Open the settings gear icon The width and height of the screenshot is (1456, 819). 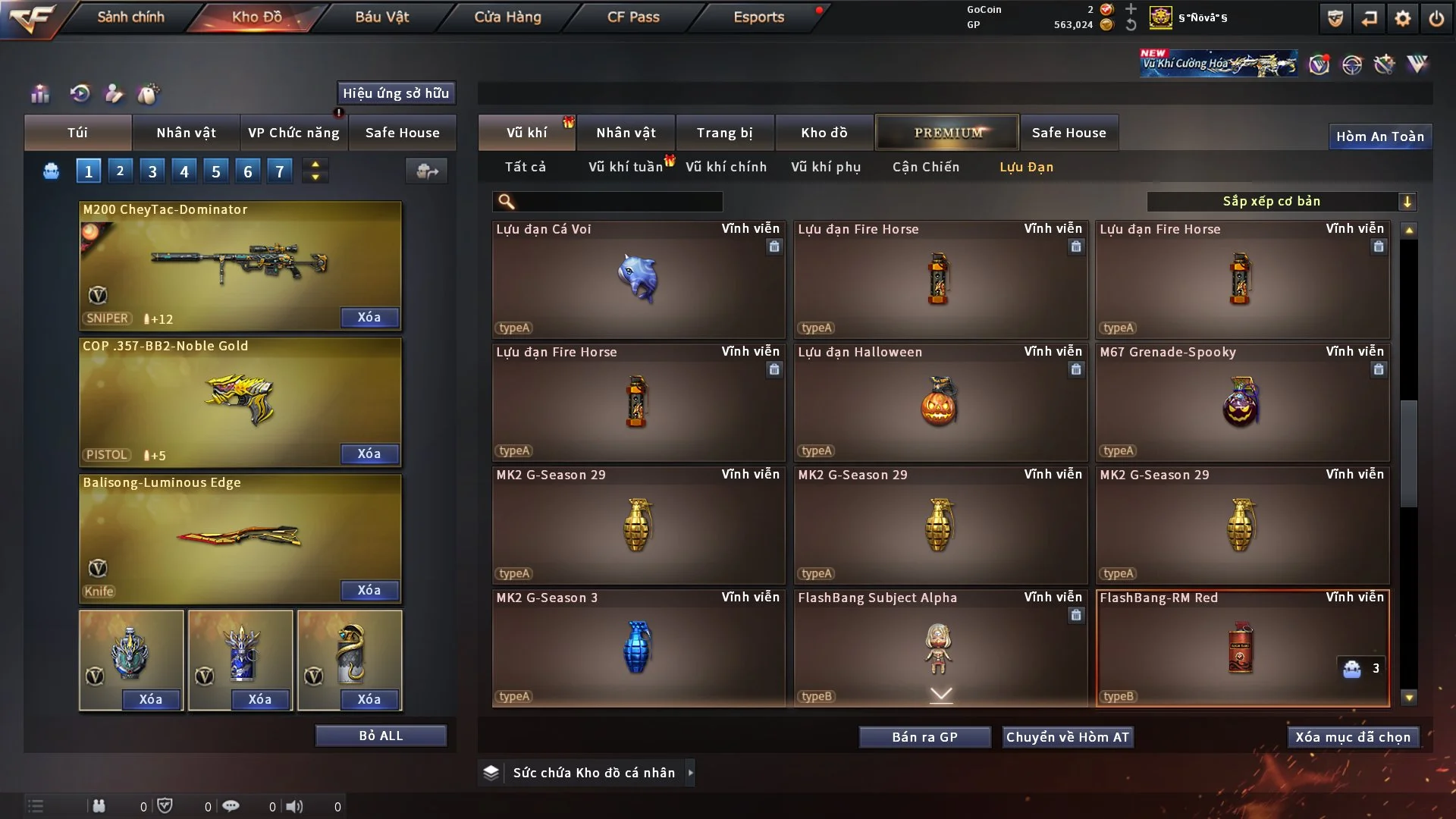point(1402,18)
